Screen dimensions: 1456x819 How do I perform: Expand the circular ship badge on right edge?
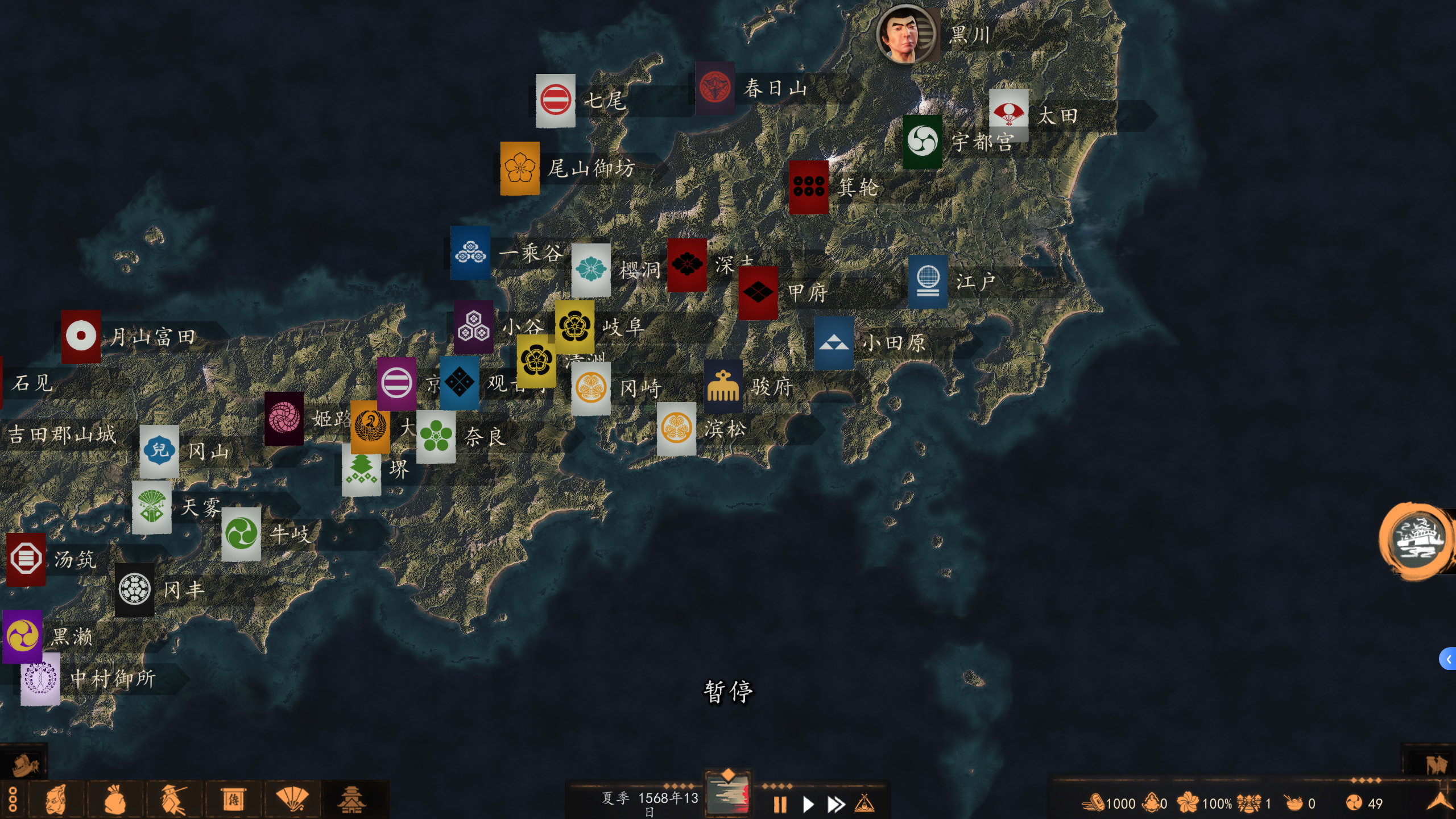1417,540
